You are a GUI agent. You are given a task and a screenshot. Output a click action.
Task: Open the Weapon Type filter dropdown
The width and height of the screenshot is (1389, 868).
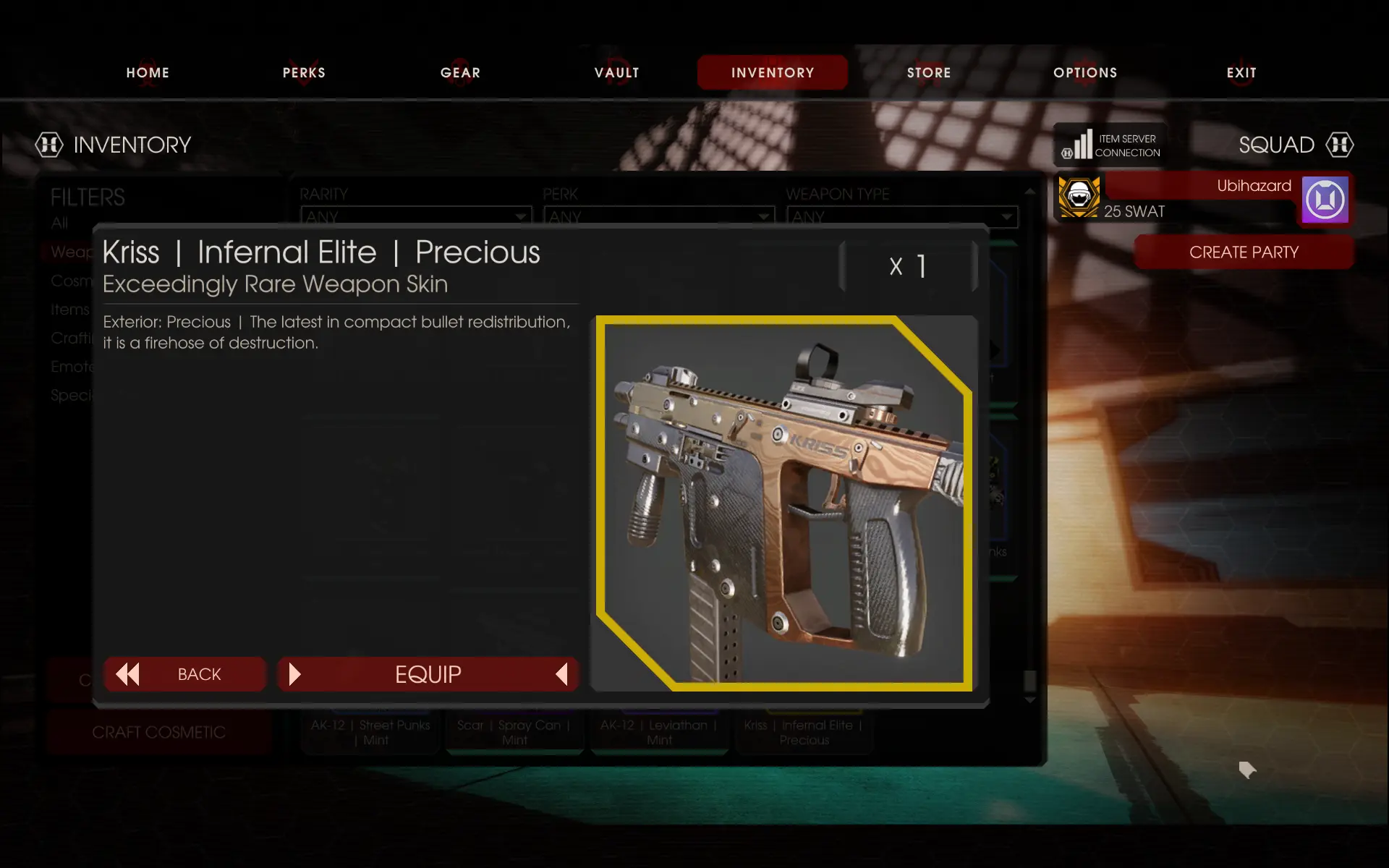902,216
